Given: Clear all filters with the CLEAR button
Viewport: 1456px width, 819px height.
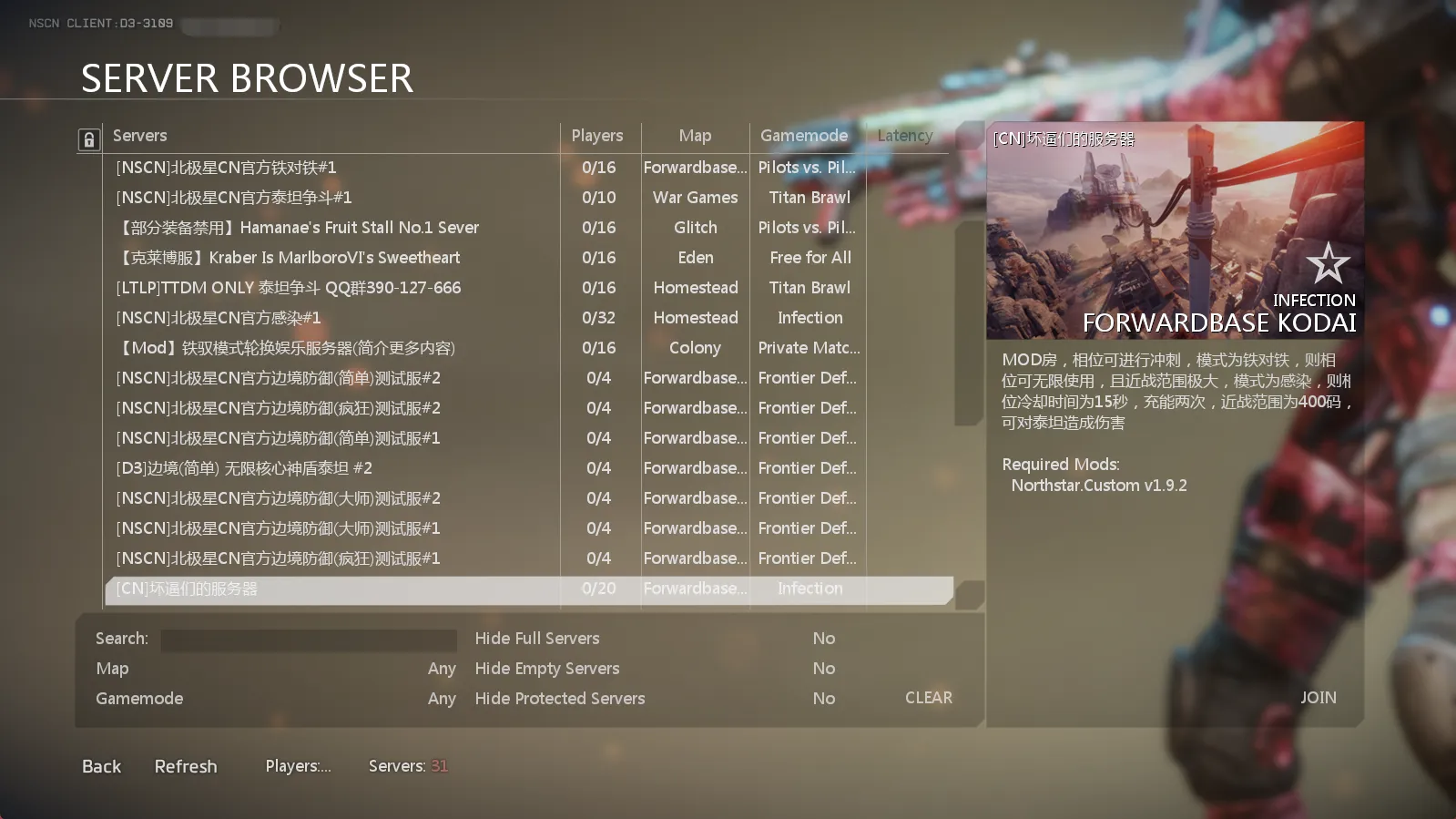Looking at the screenshot, I should (927, 697).
